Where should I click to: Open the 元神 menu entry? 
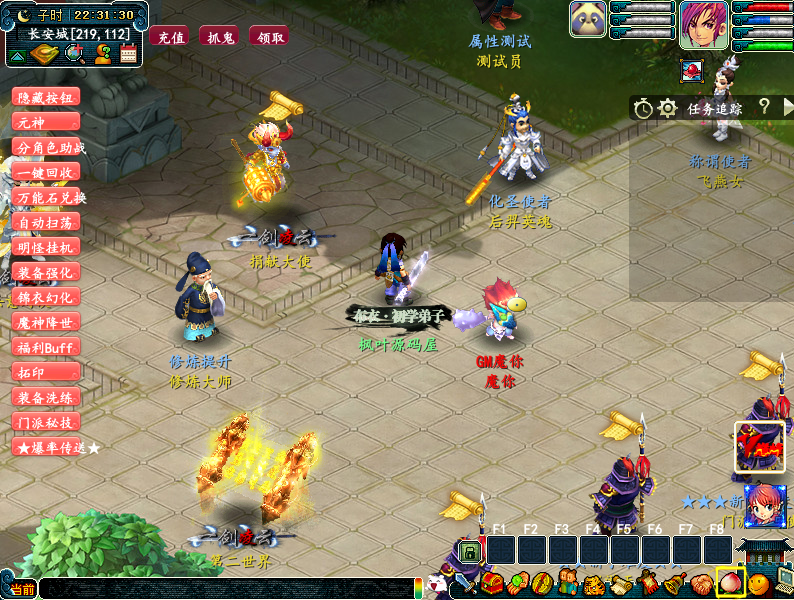coord(46,122)
